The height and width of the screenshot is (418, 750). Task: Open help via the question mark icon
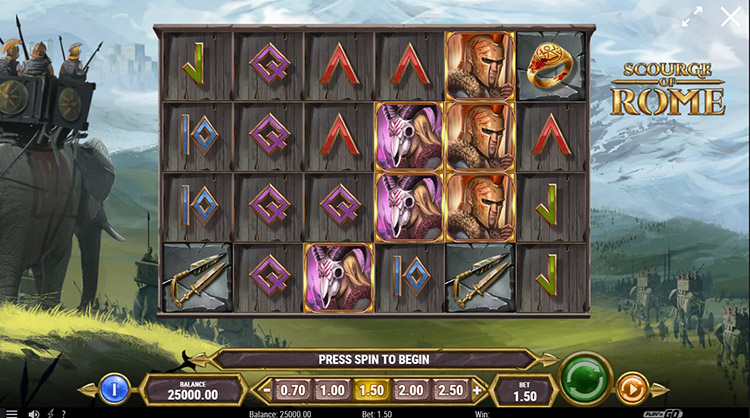coord(66,412)
